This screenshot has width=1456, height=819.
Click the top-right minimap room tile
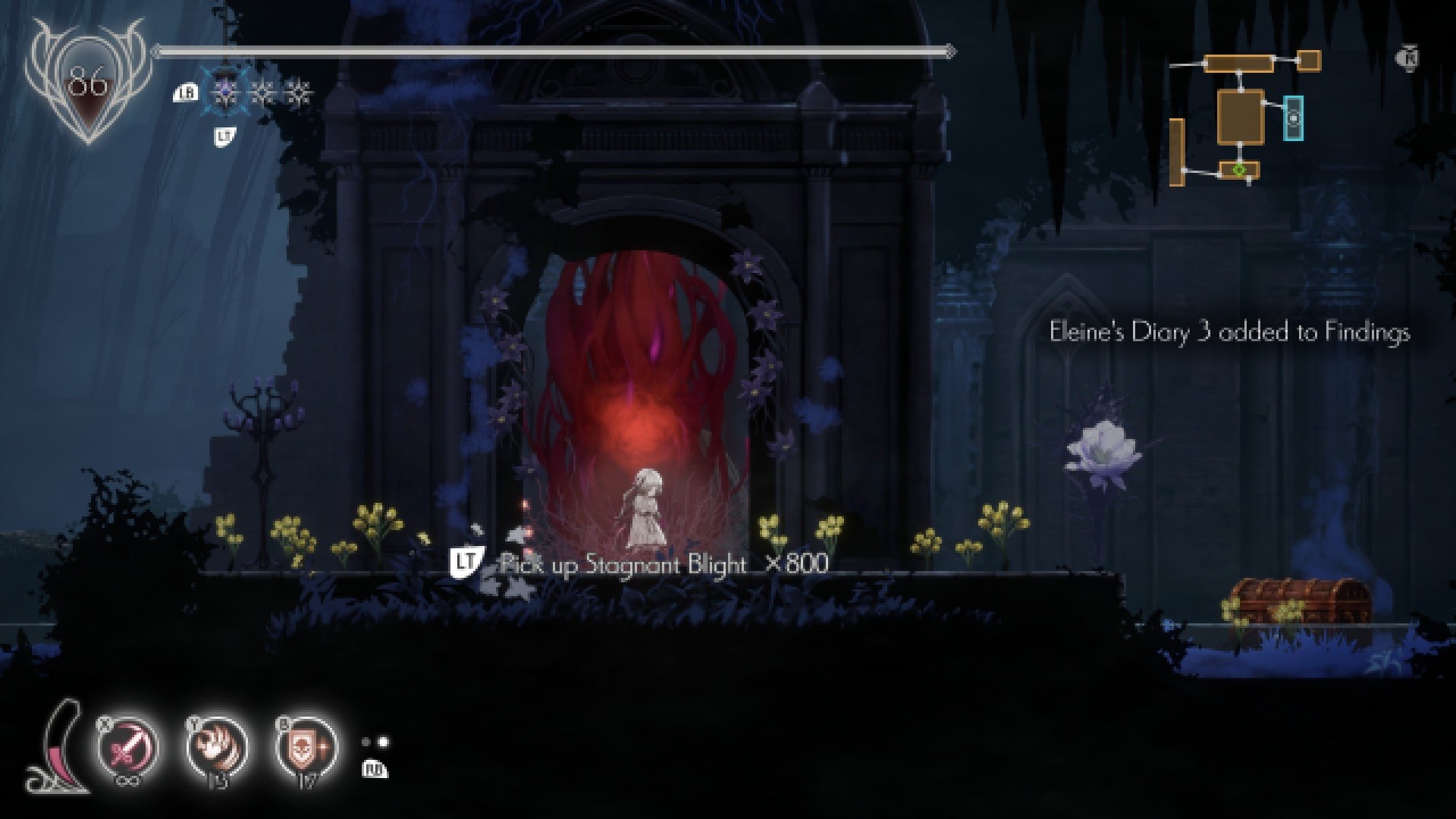(x=1309, y=61)
